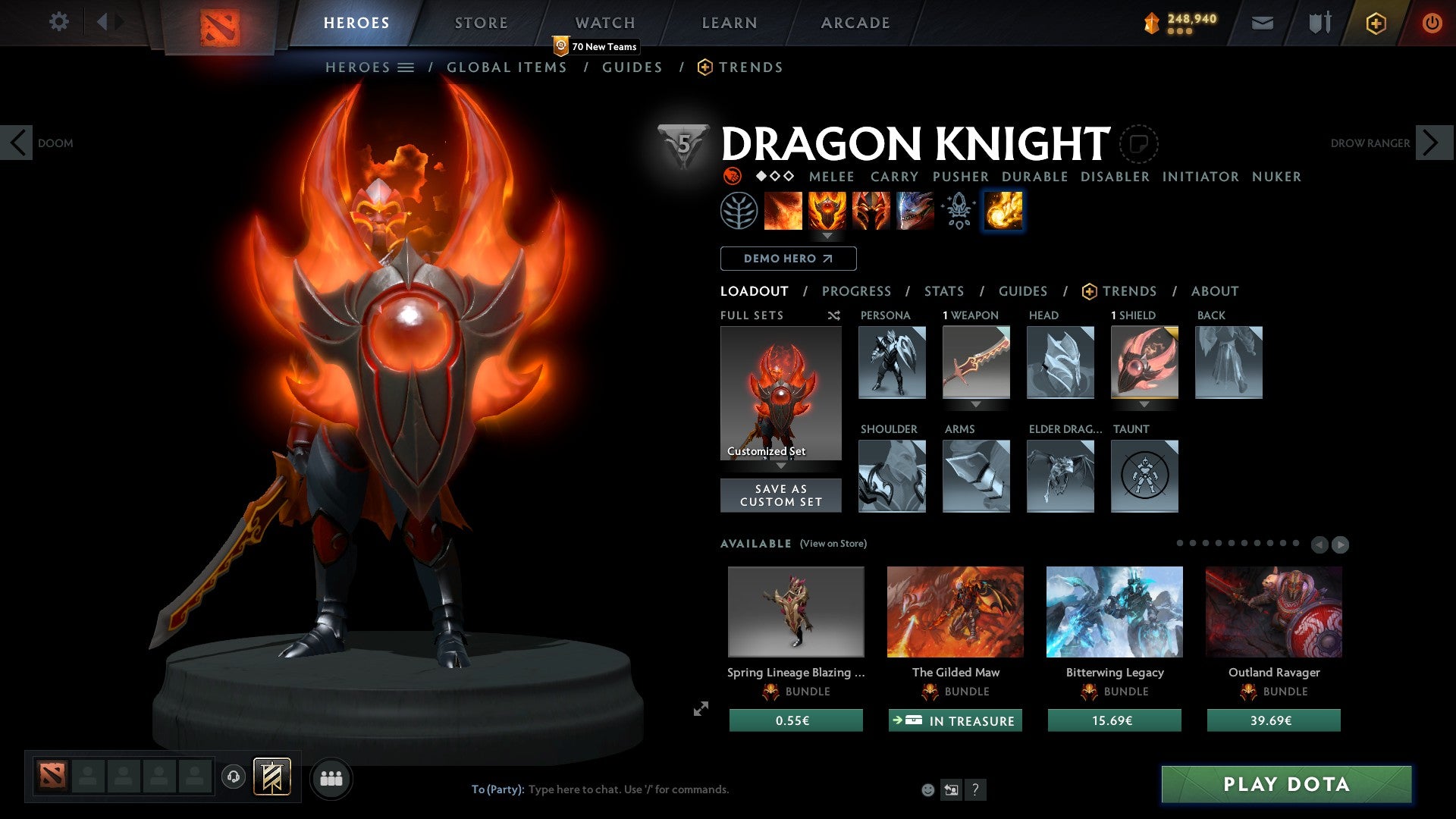Open voice chat headset settings

pos(232,777)
